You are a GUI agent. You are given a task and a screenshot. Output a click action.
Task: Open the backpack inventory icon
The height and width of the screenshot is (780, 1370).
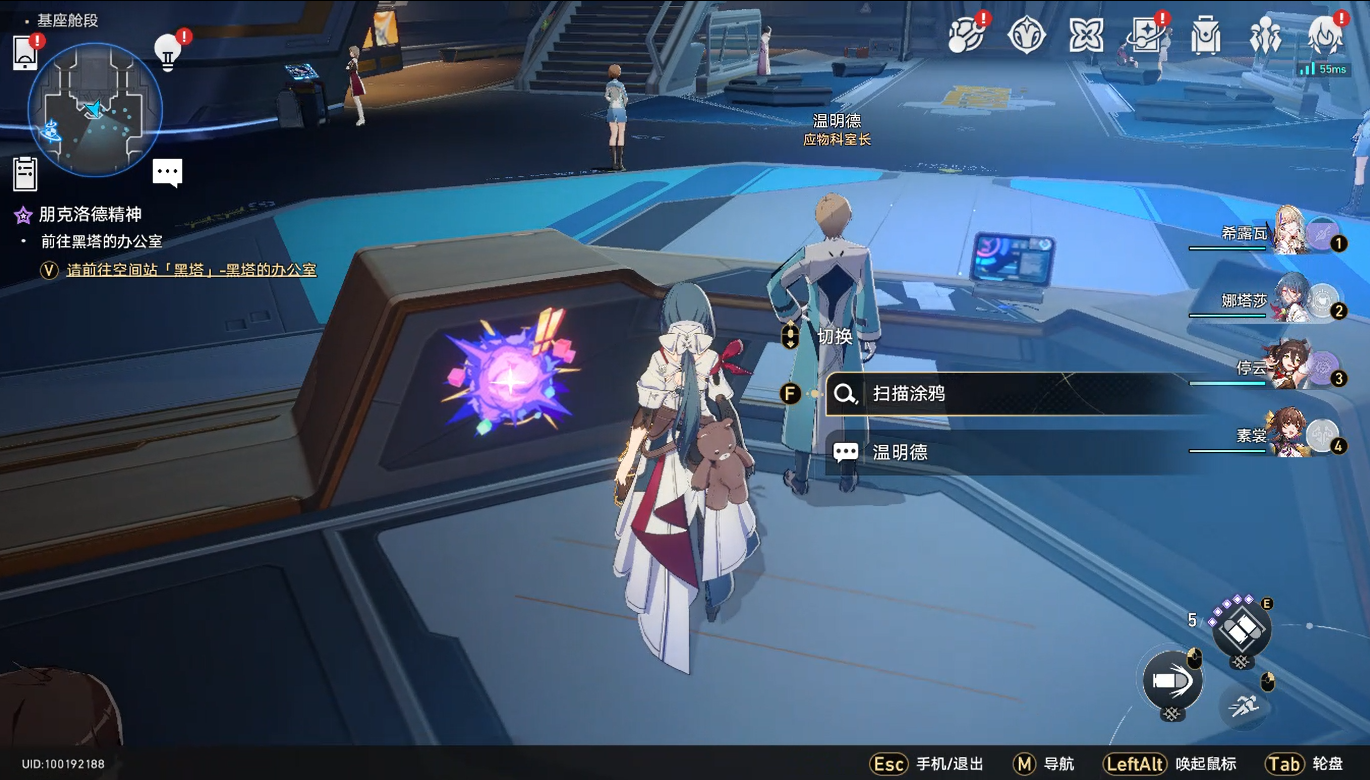(x=1206, y=36)
